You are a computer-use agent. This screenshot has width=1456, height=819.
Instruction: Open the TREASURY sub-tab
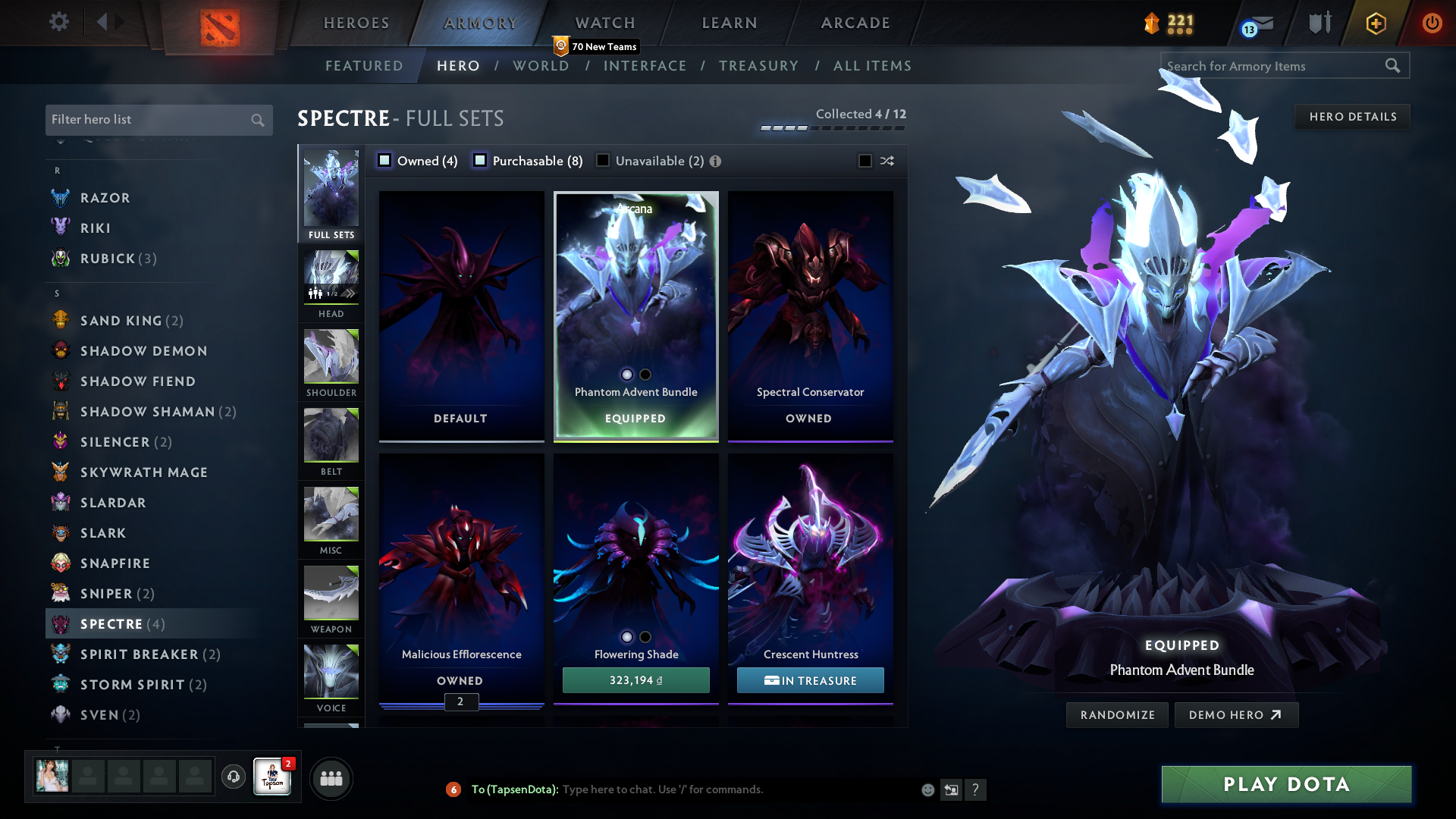pyautogui.click(x=759, y=66)
